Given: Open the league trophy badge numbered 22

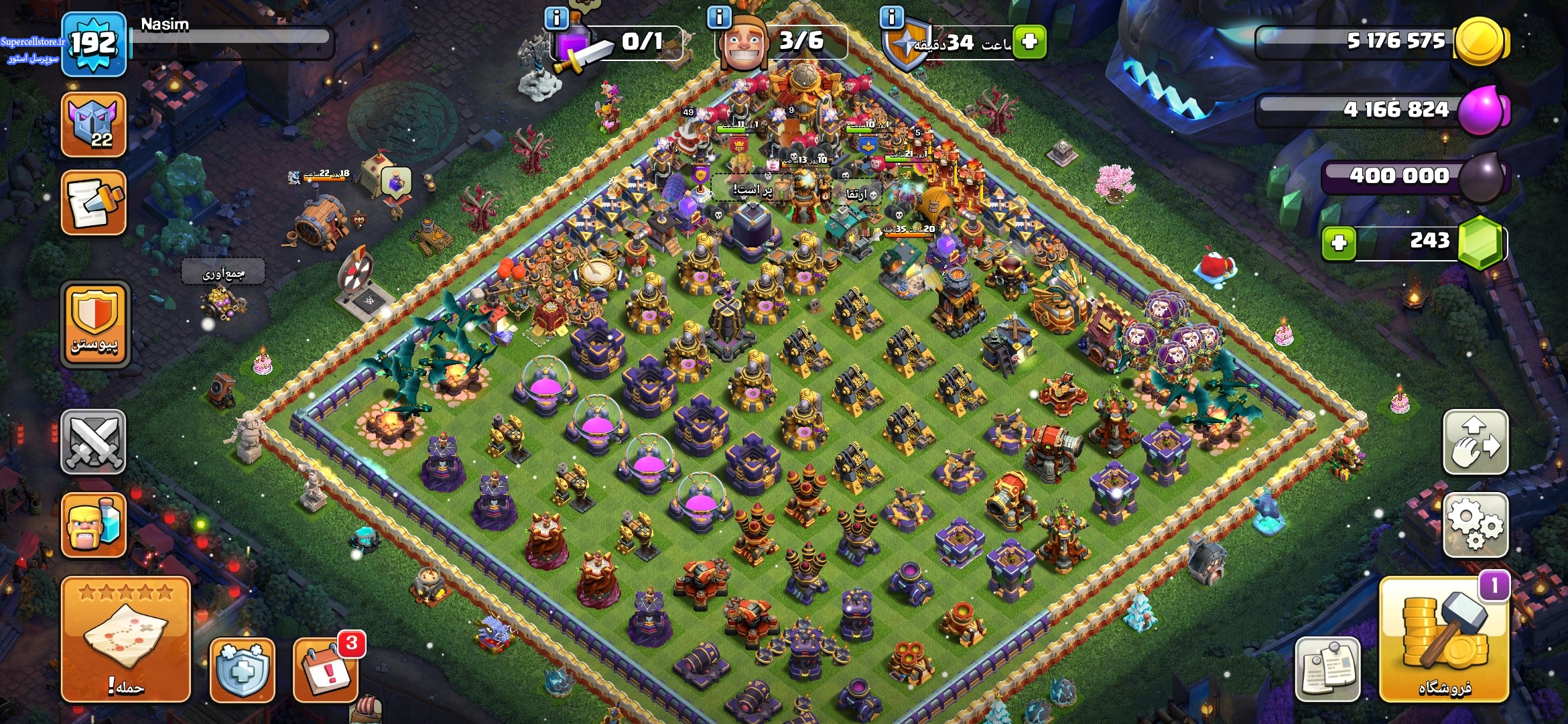Looking at the screenshot, I should coord(94,125).
